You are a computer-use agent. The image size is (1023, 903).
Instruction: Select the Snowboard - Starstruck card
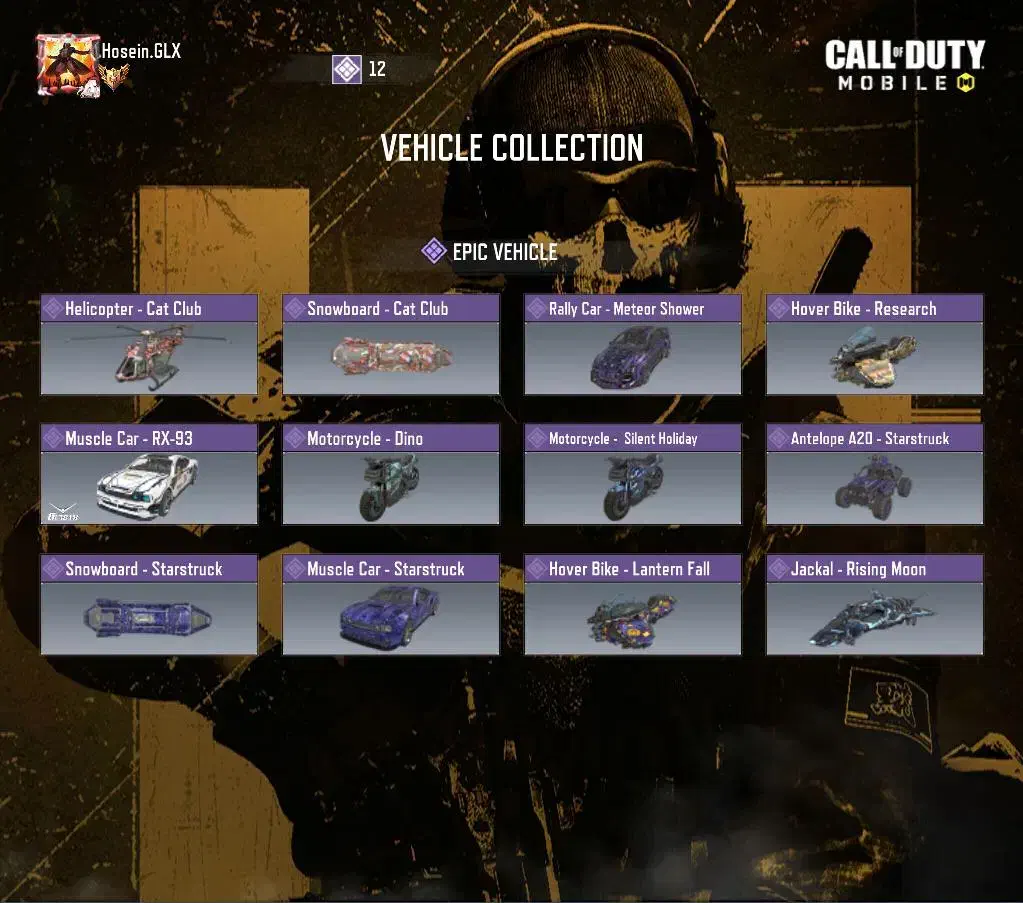click(149, 605)
